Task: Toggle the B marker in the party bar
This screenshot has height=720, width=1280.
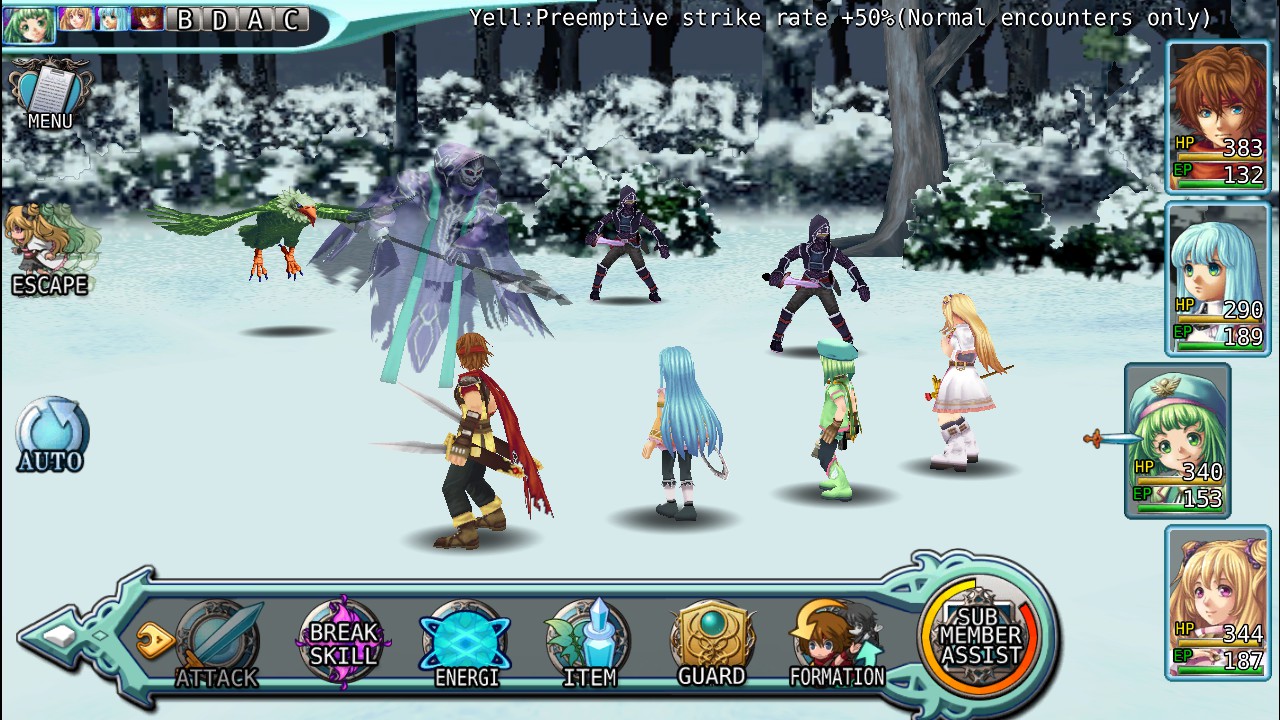Action: 186,18
